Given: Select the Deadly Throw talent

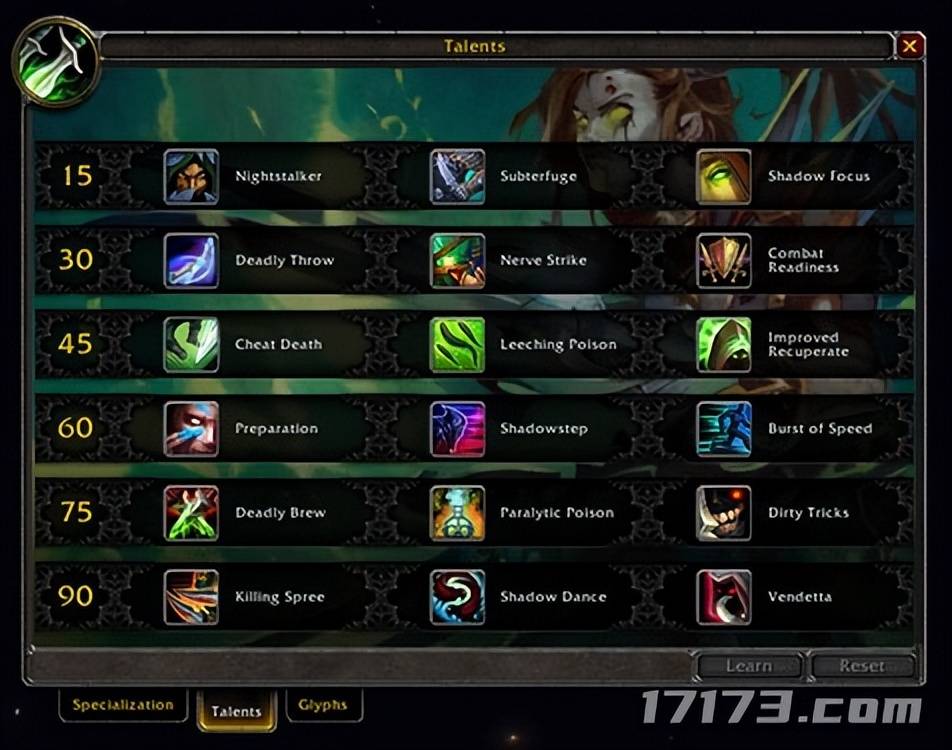Looking at the screenshot, I should pyautogui.click(x=191, y=261).
